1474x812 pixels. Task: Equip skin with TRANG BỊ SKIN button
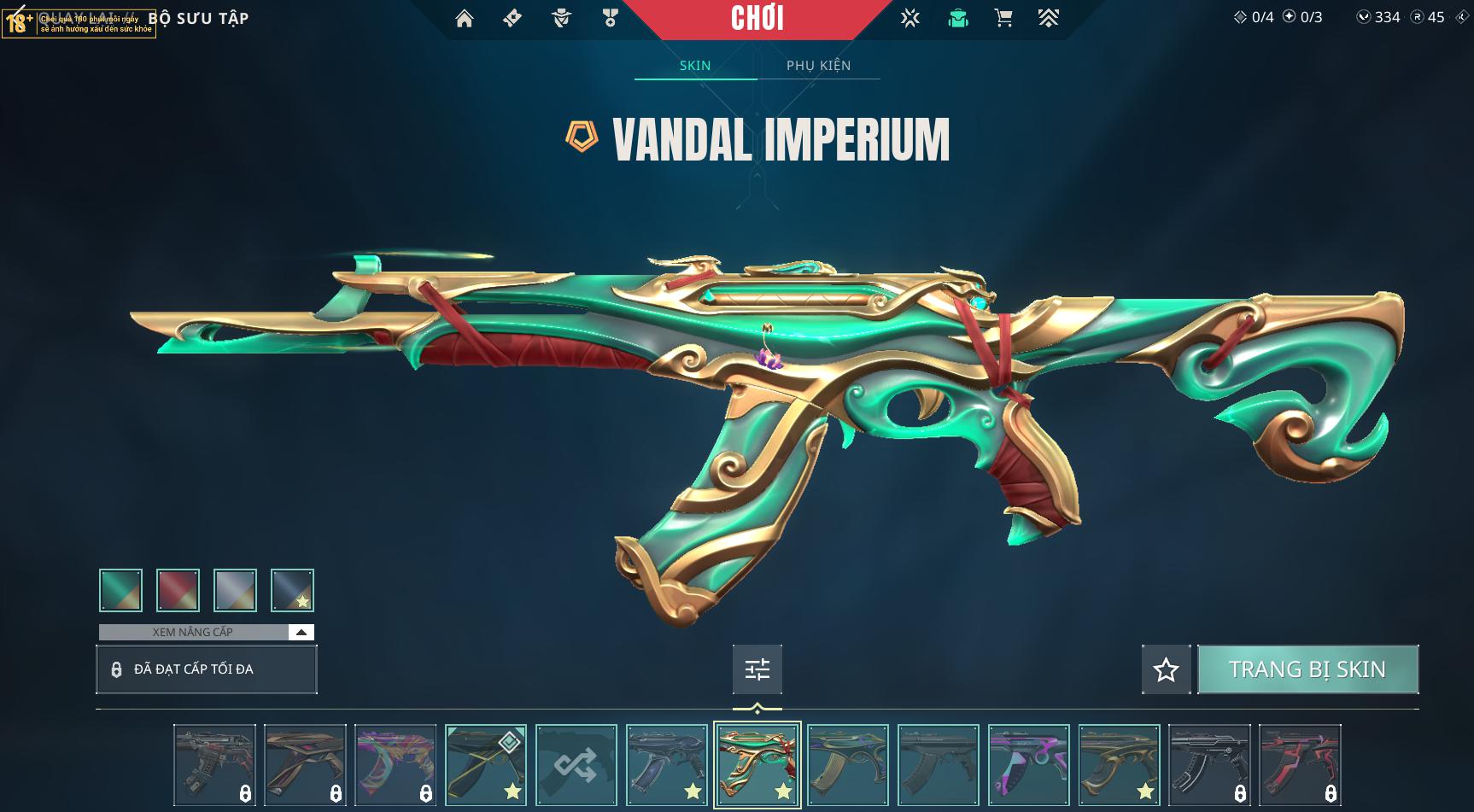(1307, 669)
